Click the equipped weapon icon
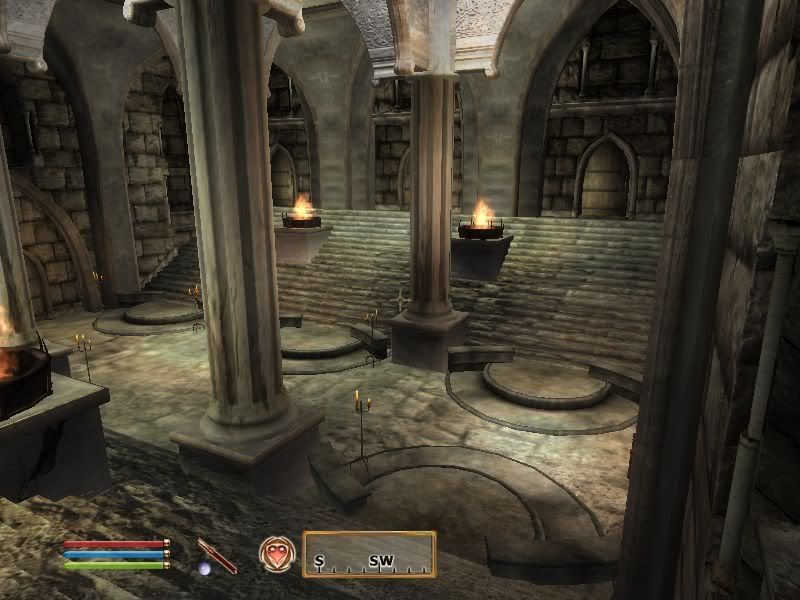 coord(217,554)
